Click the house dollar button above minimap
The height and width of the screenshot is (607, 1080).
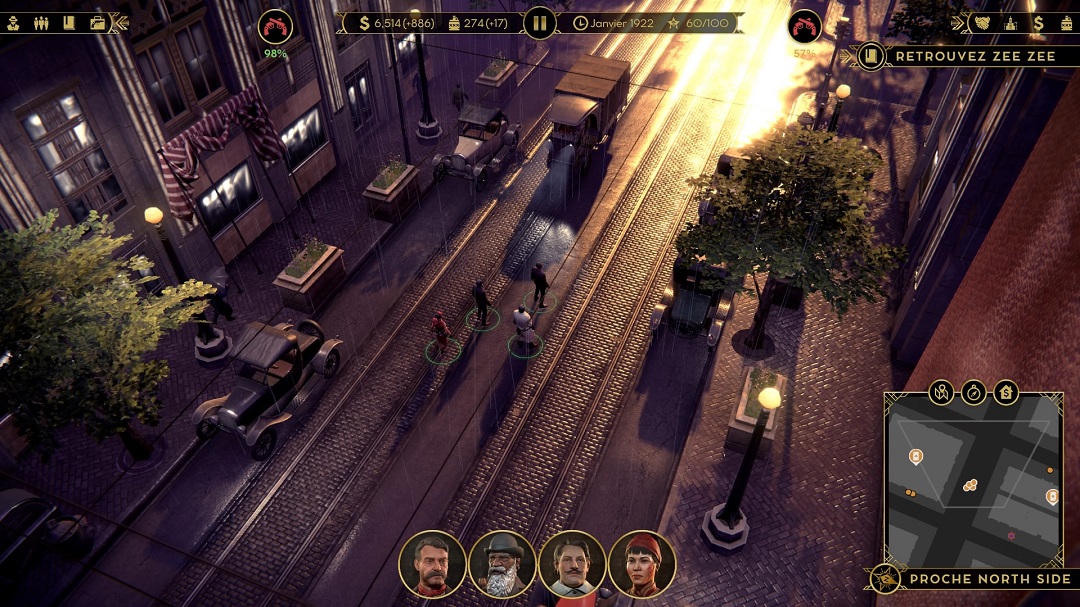pyautogui.click(x=1006, y=392)
